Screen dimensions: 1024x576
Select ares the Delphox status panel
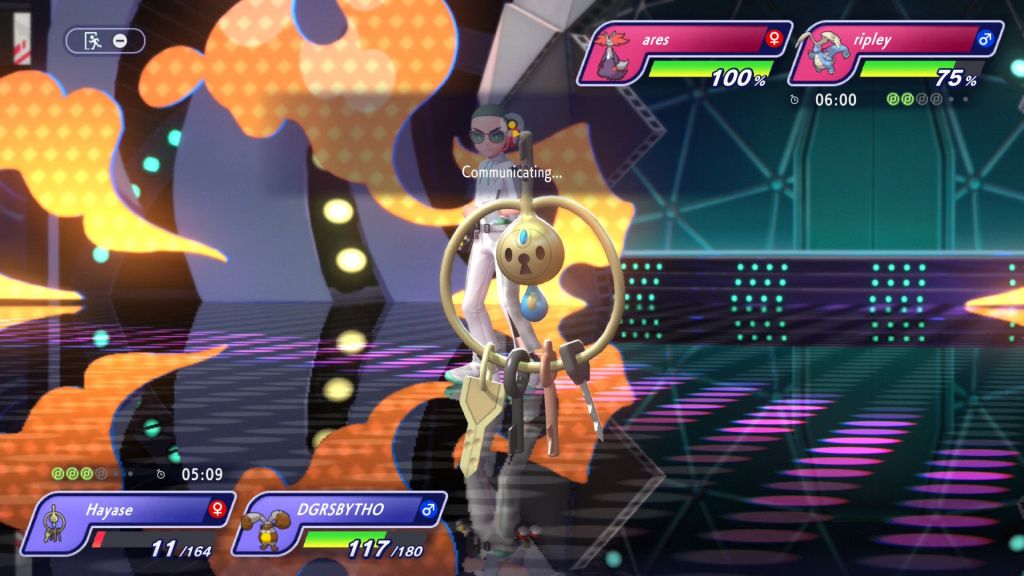tap(684, 54)
